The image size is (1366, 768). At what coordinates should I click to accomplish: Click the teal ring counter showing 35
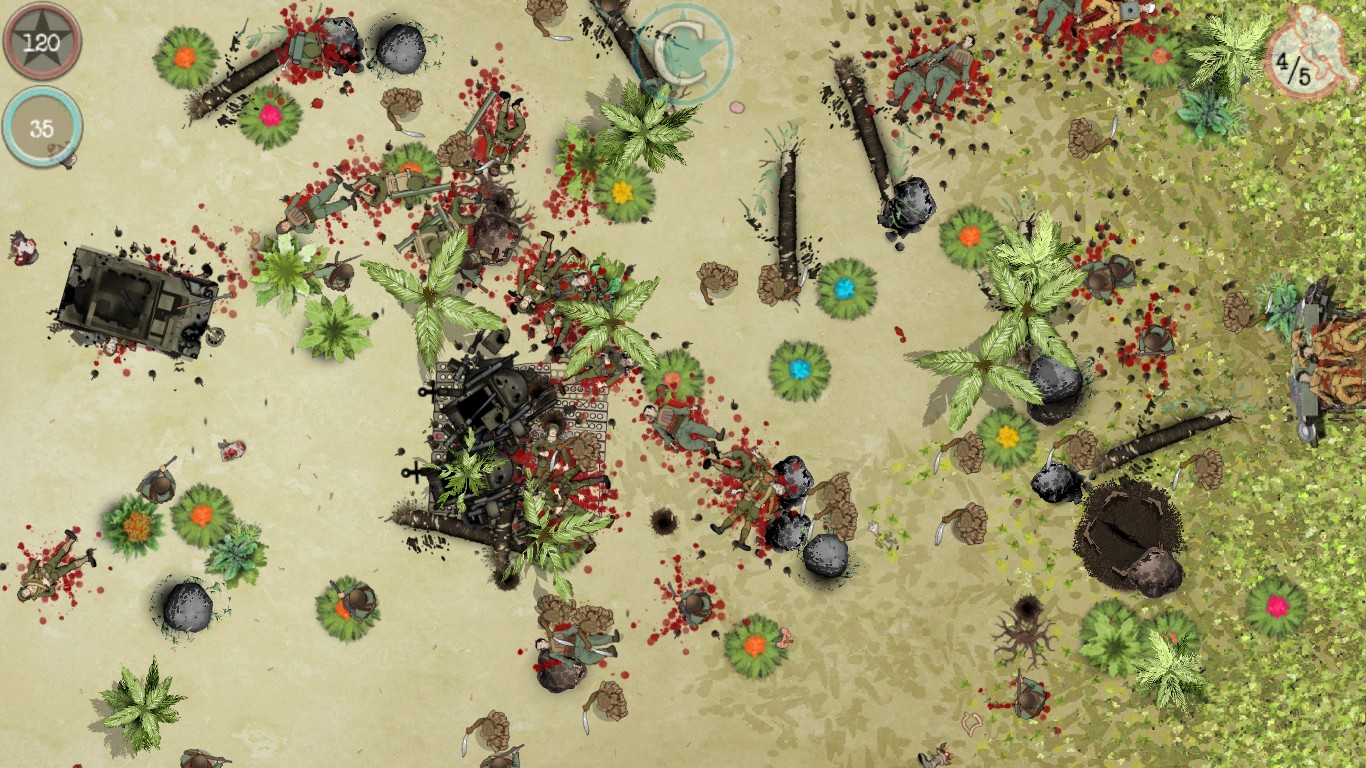(x=42, y=128)
